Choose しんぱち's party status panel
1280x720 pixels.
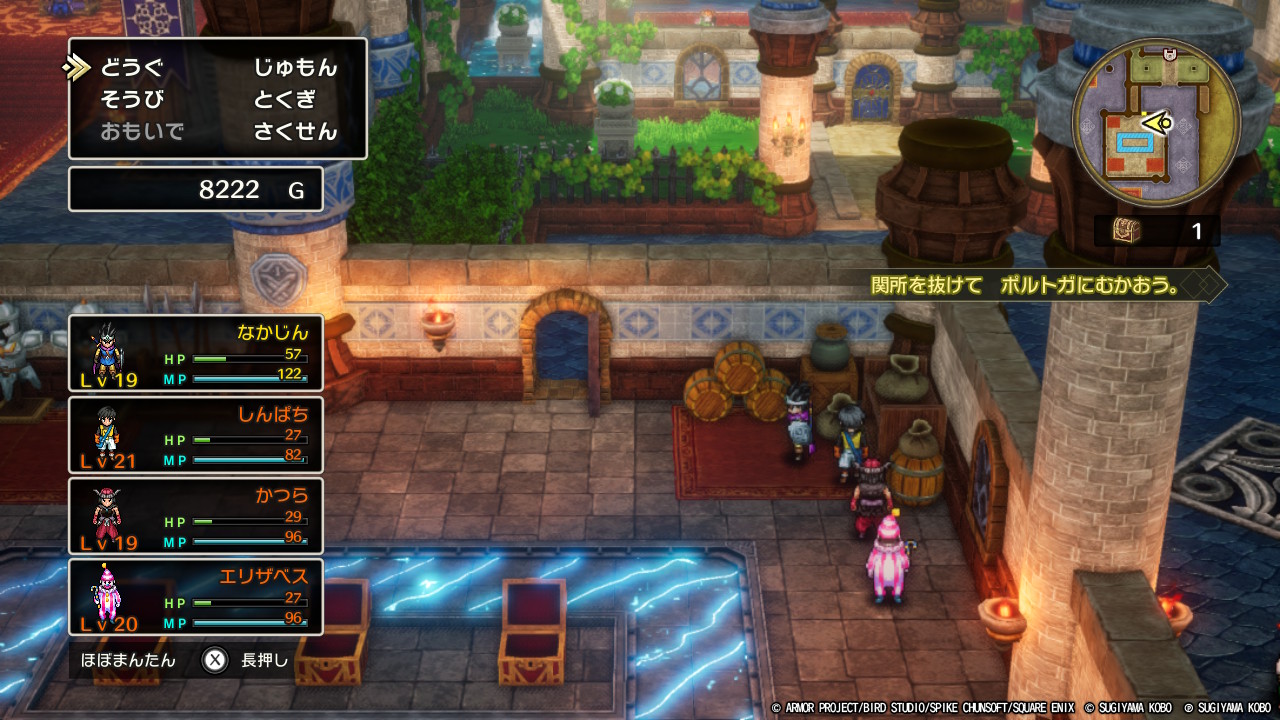(x=196, y=435)
